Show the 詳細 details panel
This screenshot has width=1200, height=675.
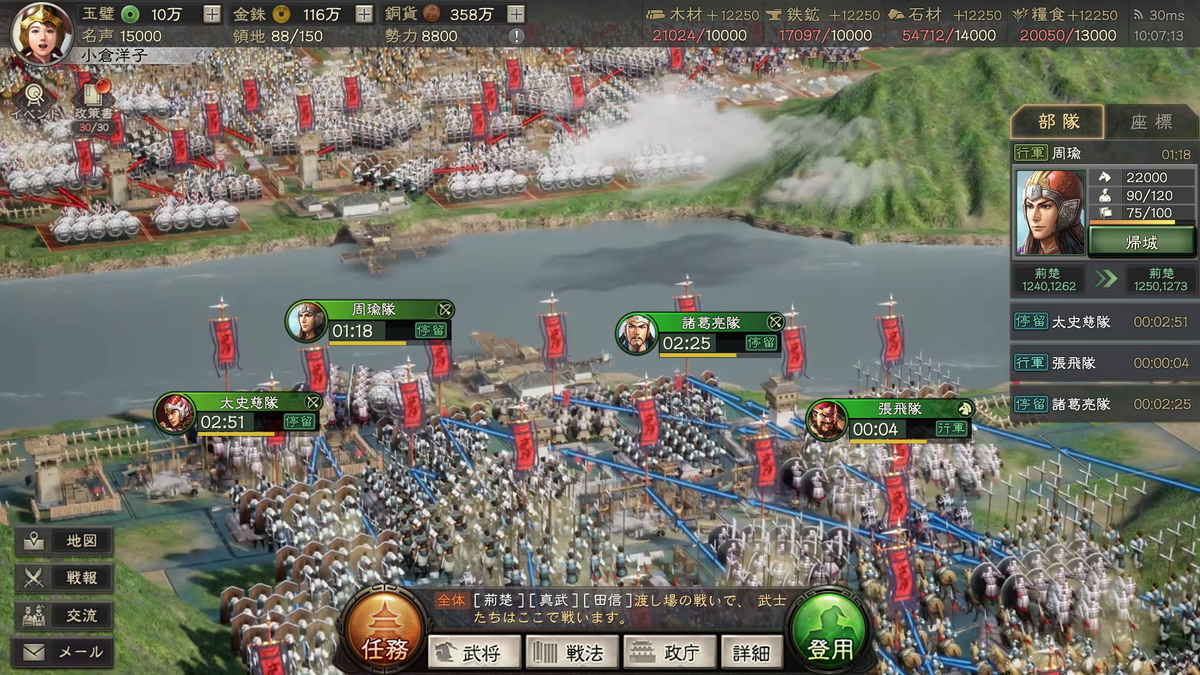click(751, 652)
